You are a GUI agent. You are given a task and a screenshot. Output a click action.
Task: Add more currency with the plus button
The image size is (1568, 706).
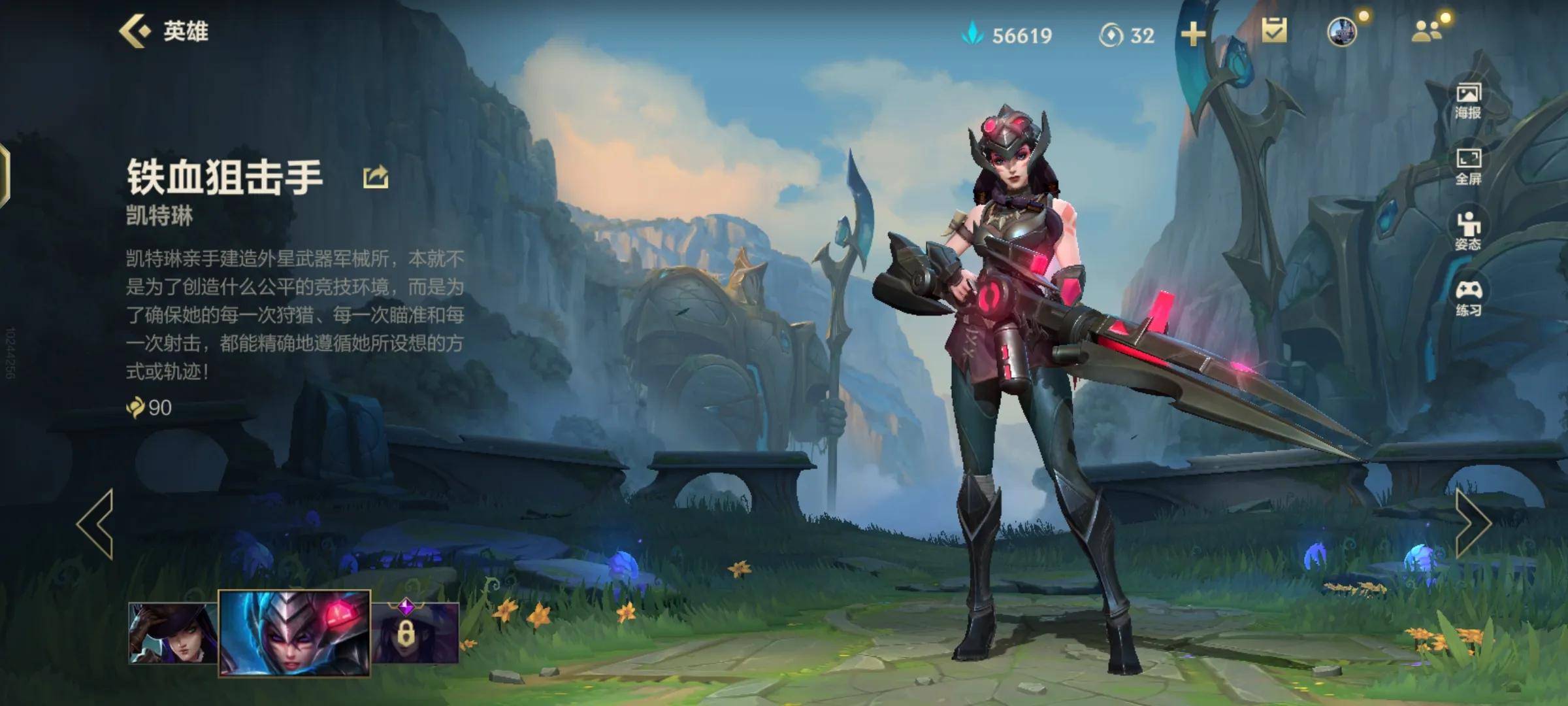[1193, 34]
